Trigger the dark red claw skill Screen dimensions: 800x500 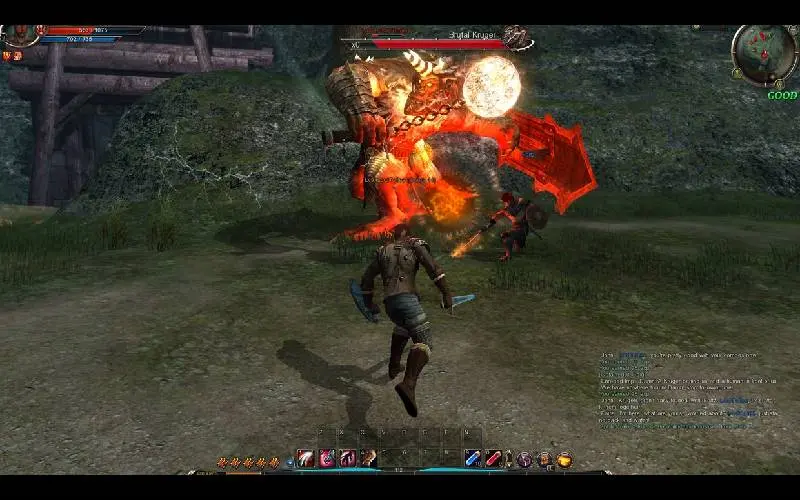point(347,458)
